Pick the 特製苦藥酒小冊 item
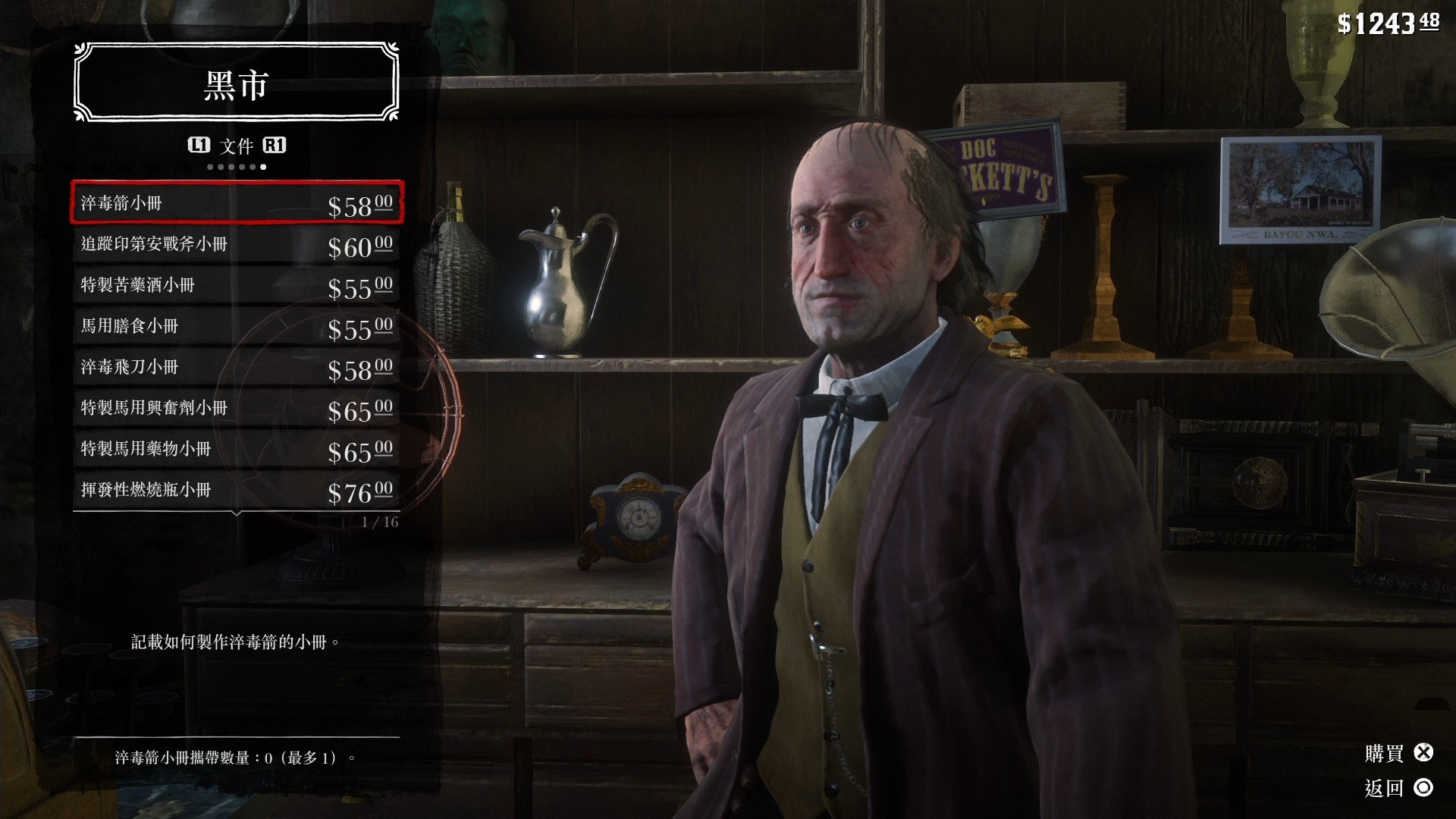 tap(237, 285)
